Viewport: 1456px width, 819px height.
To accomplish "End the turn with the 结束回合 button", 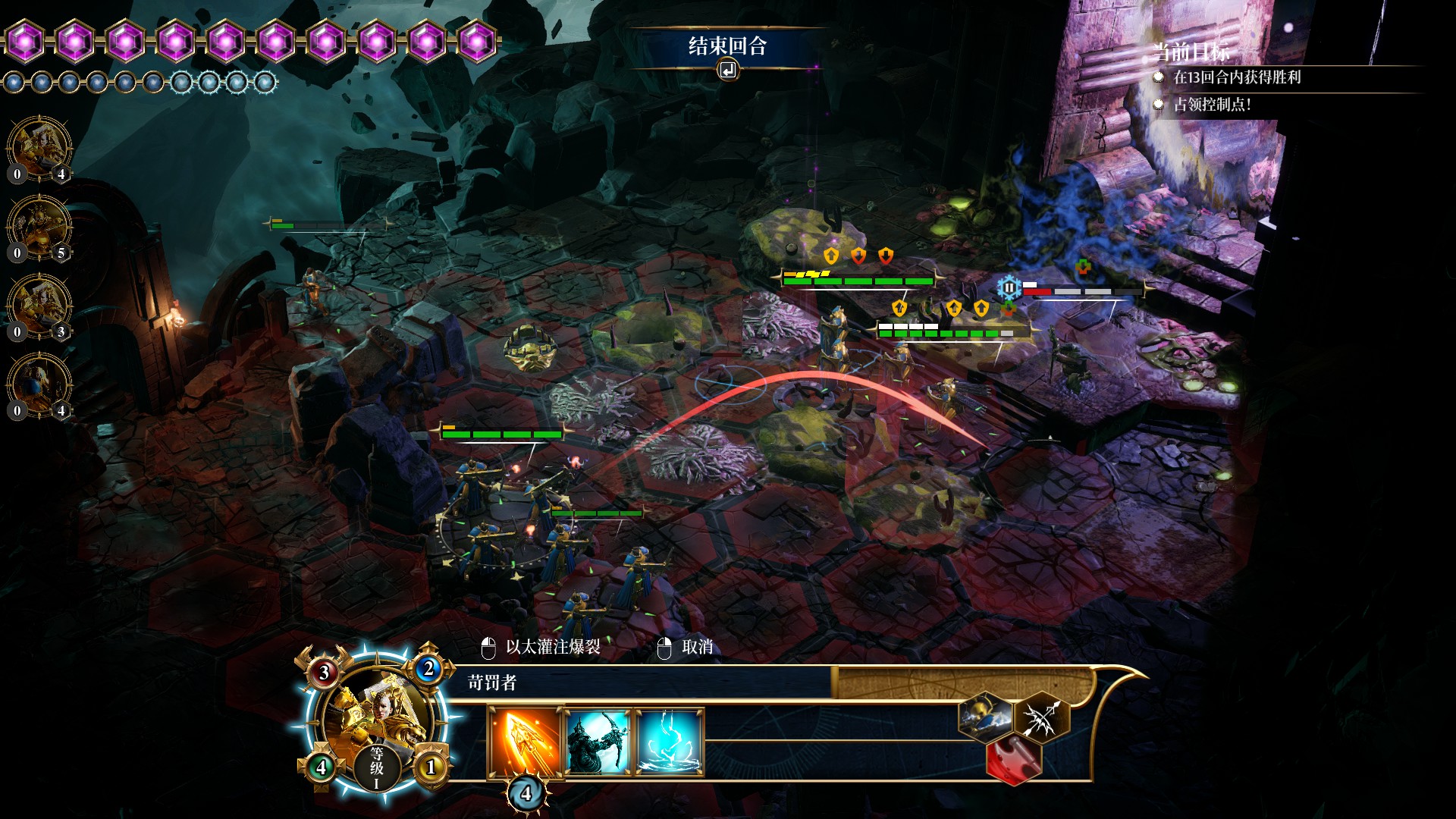I will [727, 47].
